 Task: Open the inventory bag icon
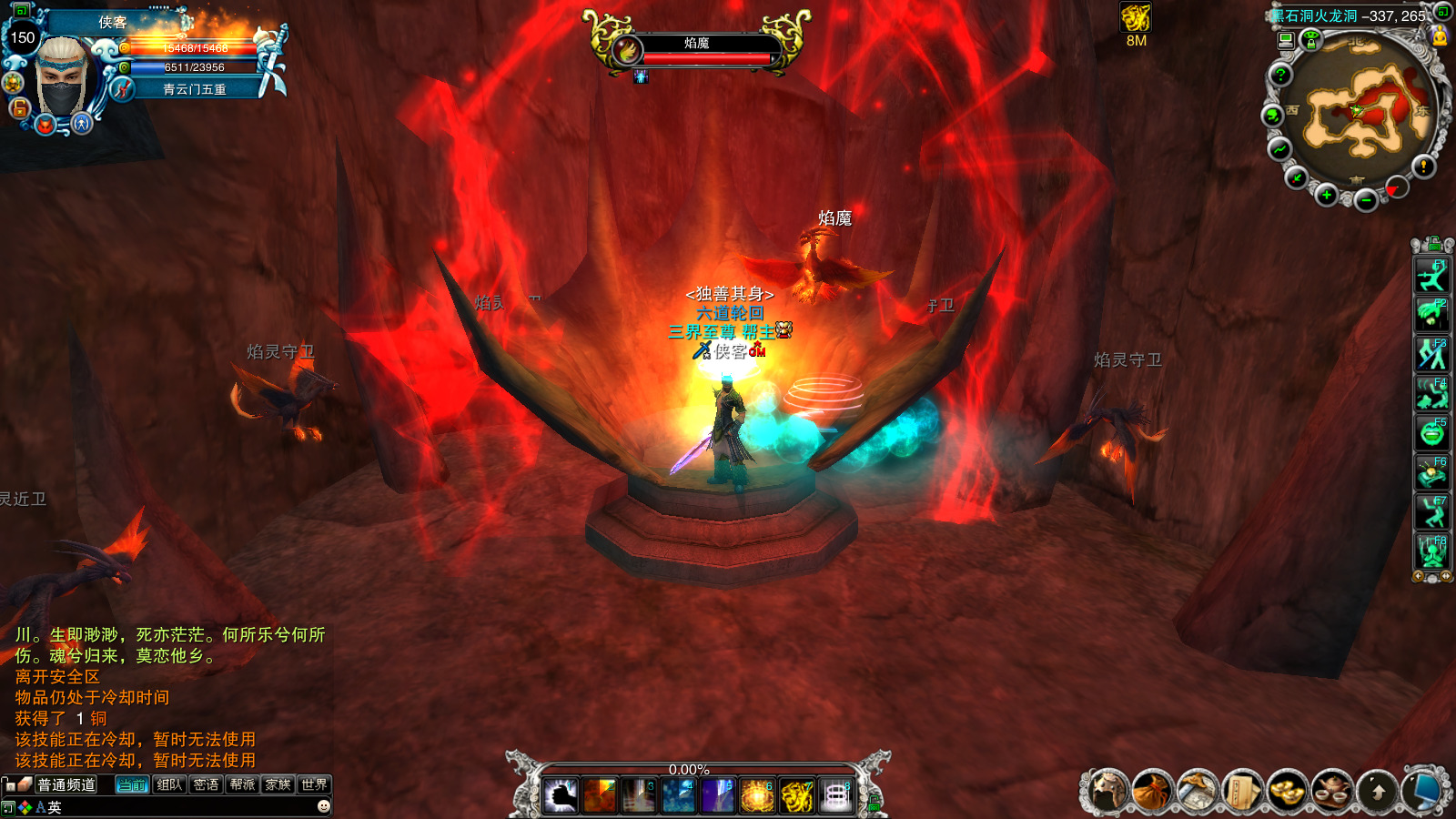1152,791
